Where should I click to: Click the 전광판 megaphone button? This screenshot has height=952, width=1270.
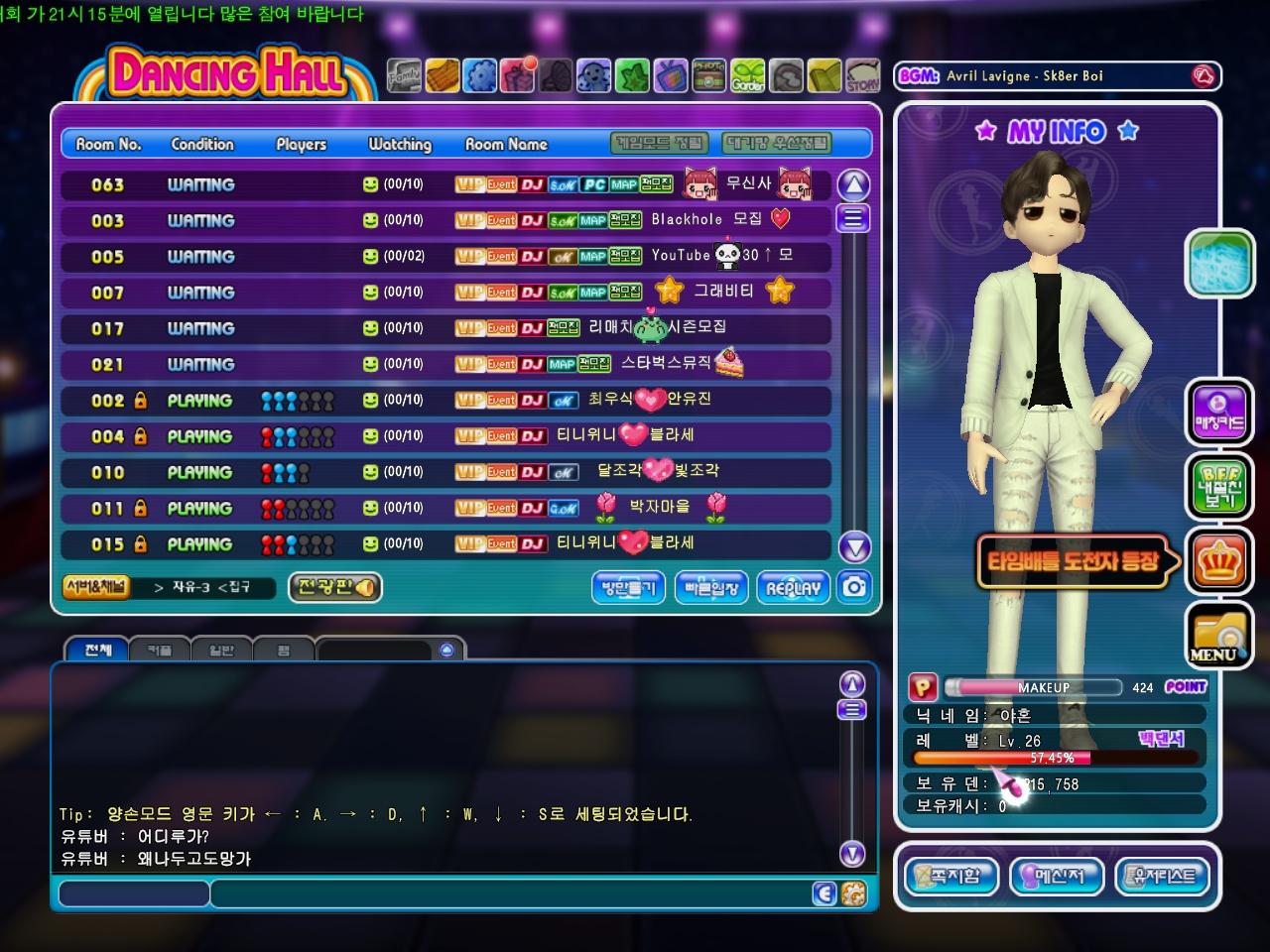335,587
